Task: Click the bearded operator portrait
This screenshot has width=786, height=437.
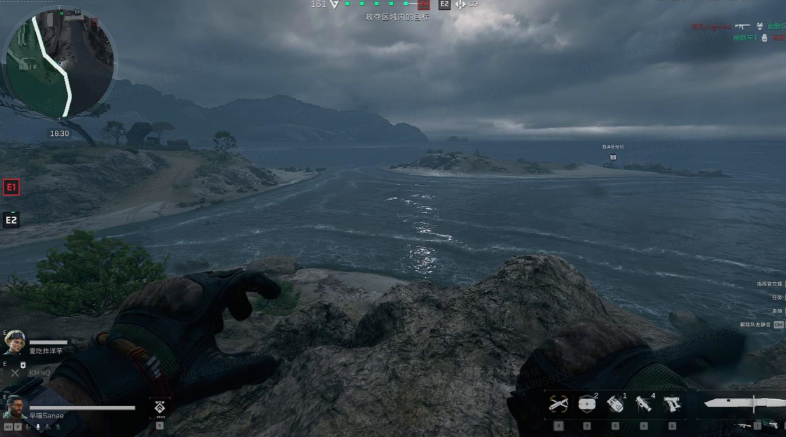Action: pyautogui.click(x=14, y=407)
